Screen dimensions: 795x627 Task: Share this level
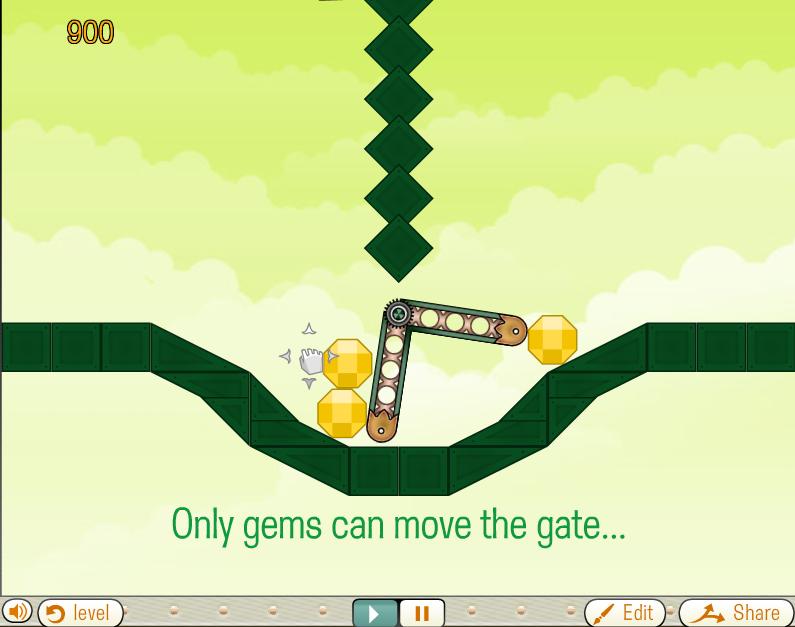tap(736, 612)
